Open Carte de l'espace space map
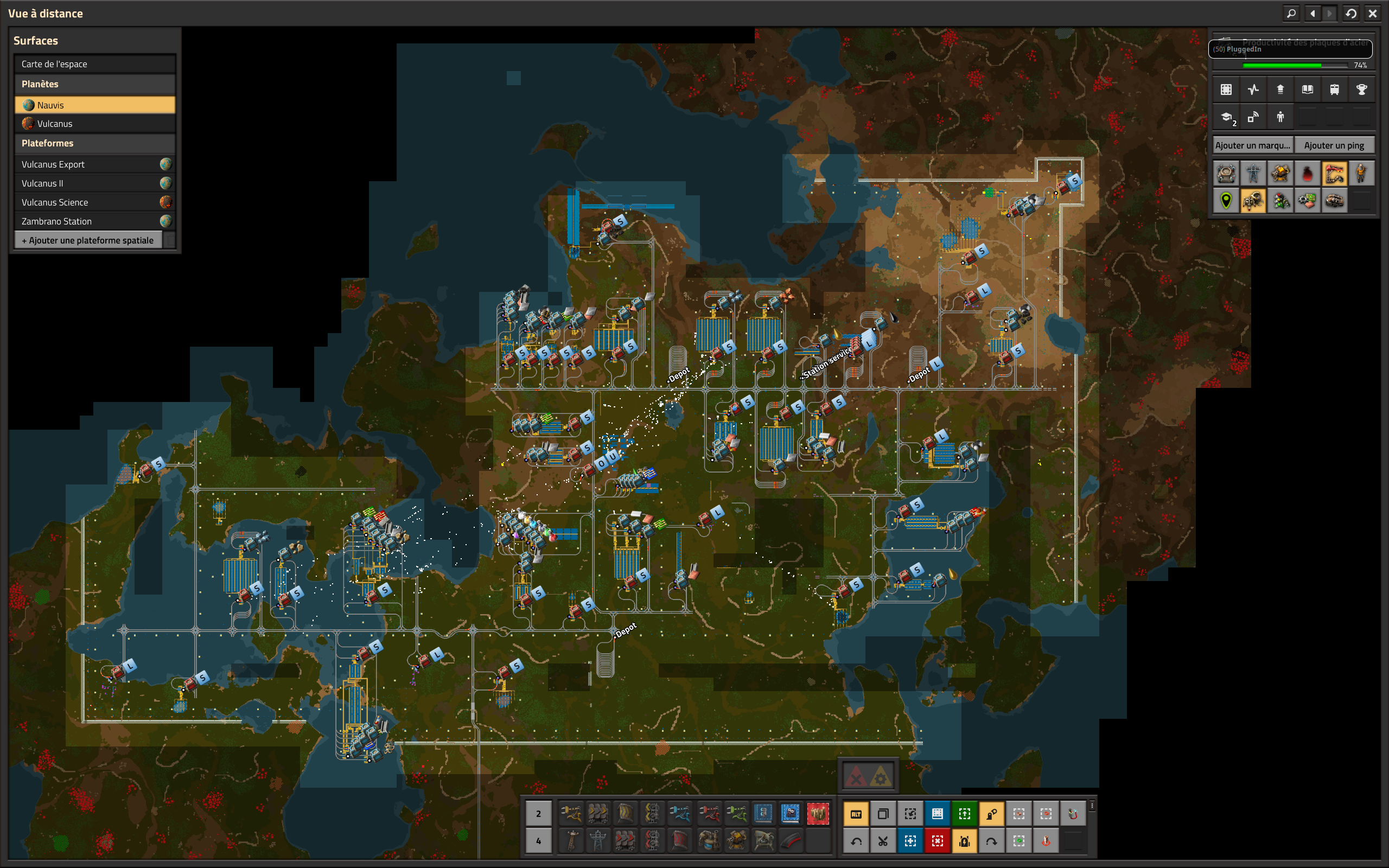Screen dimensions: 1389x868 (x=95, y=63)
